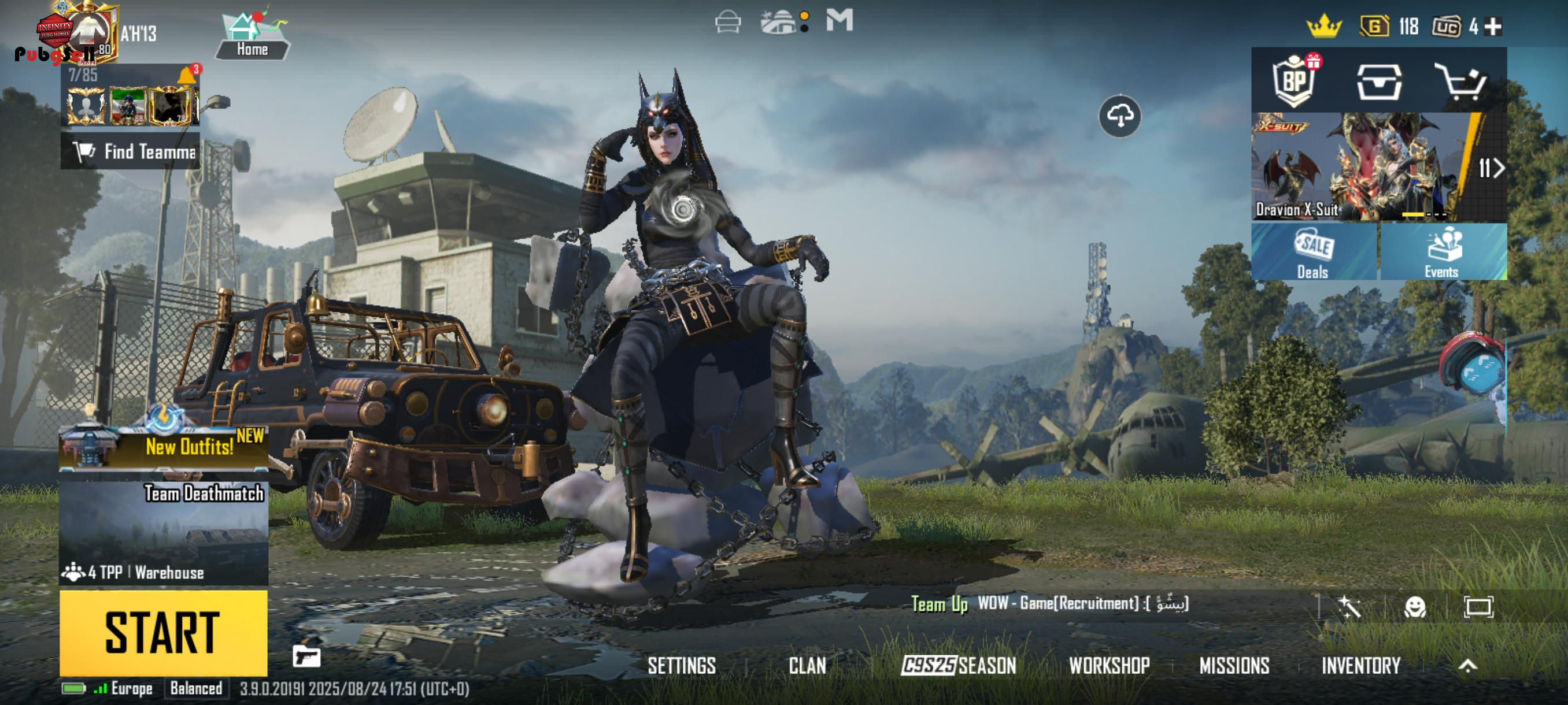Viewport: 1568px width, 705px height.
Task: Open the Settings menu
Action: 681,666
